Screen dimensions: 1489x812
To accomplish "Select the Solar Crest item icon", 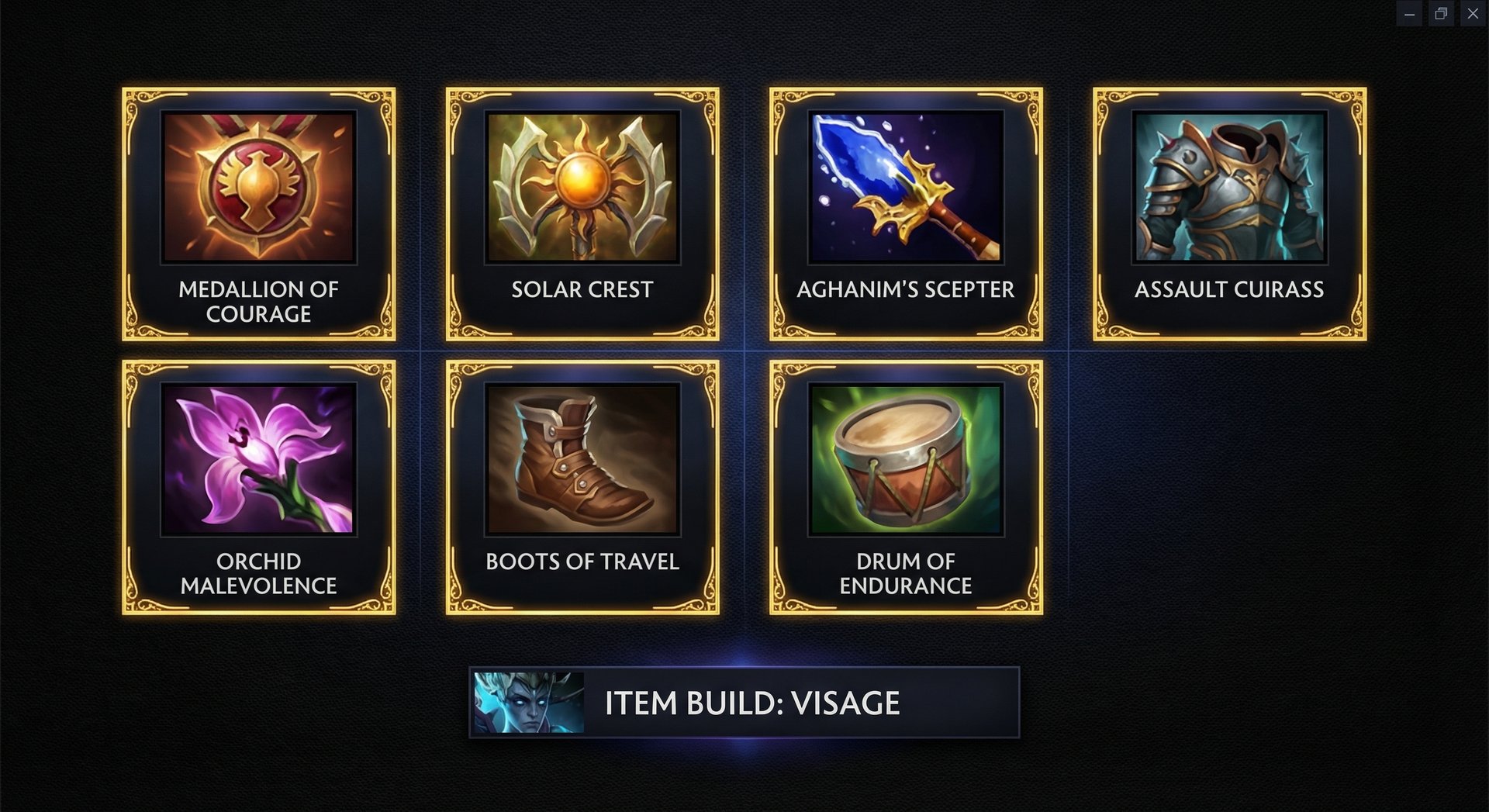I will point(582,188).
